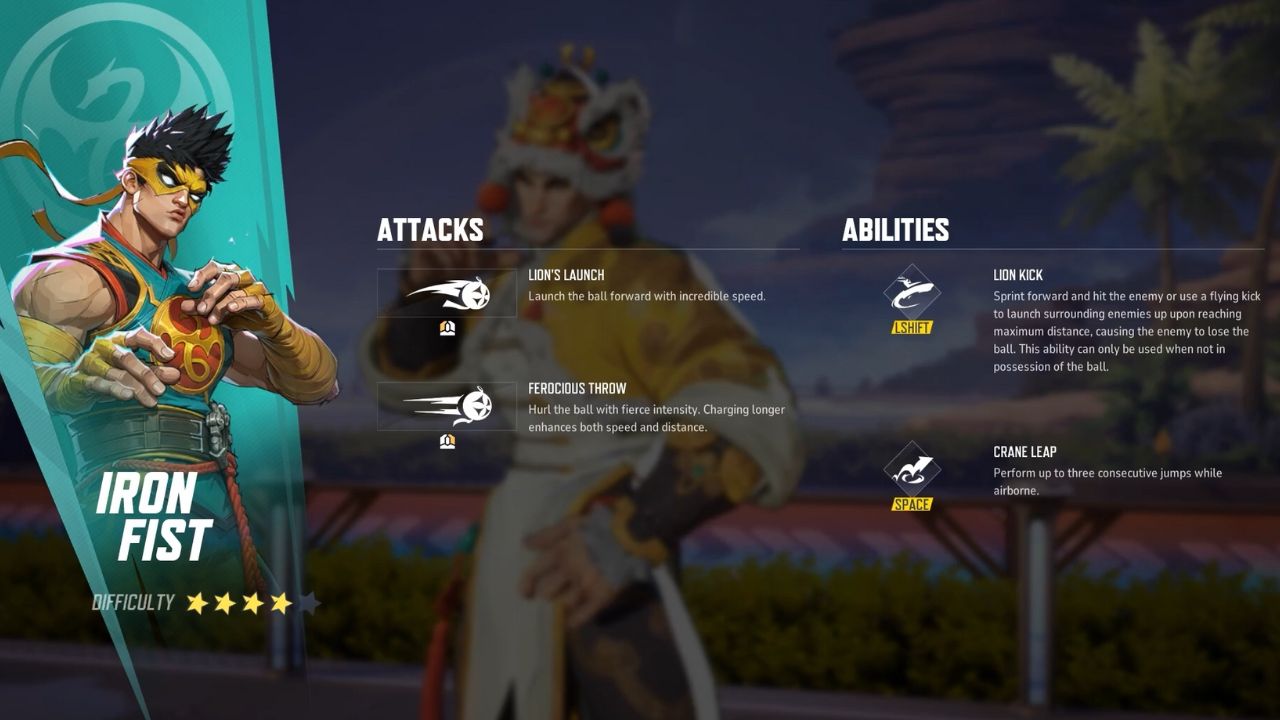Click the Lion Kick ability icon
The image size is (1280, 720).
click(x=913, y=293)
